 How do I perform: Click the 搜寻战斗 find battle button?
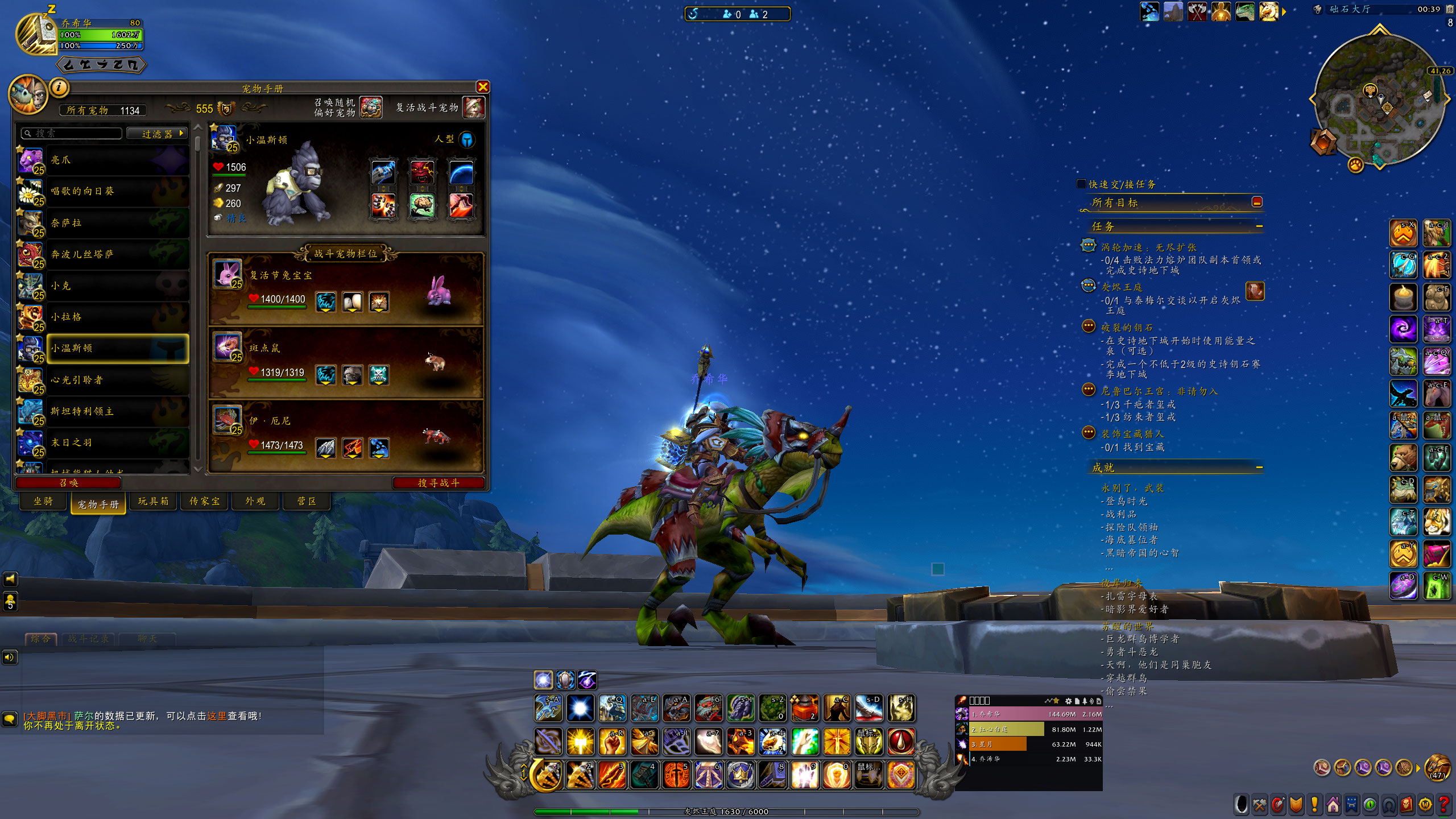tap(438, 483)
